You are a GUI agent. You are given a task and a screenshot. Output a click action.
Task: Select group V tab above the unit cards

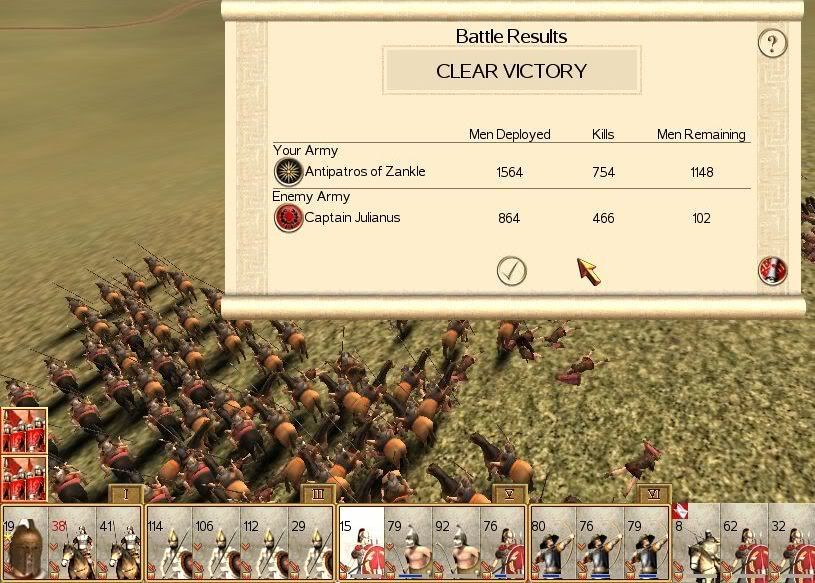click(509, 494)
